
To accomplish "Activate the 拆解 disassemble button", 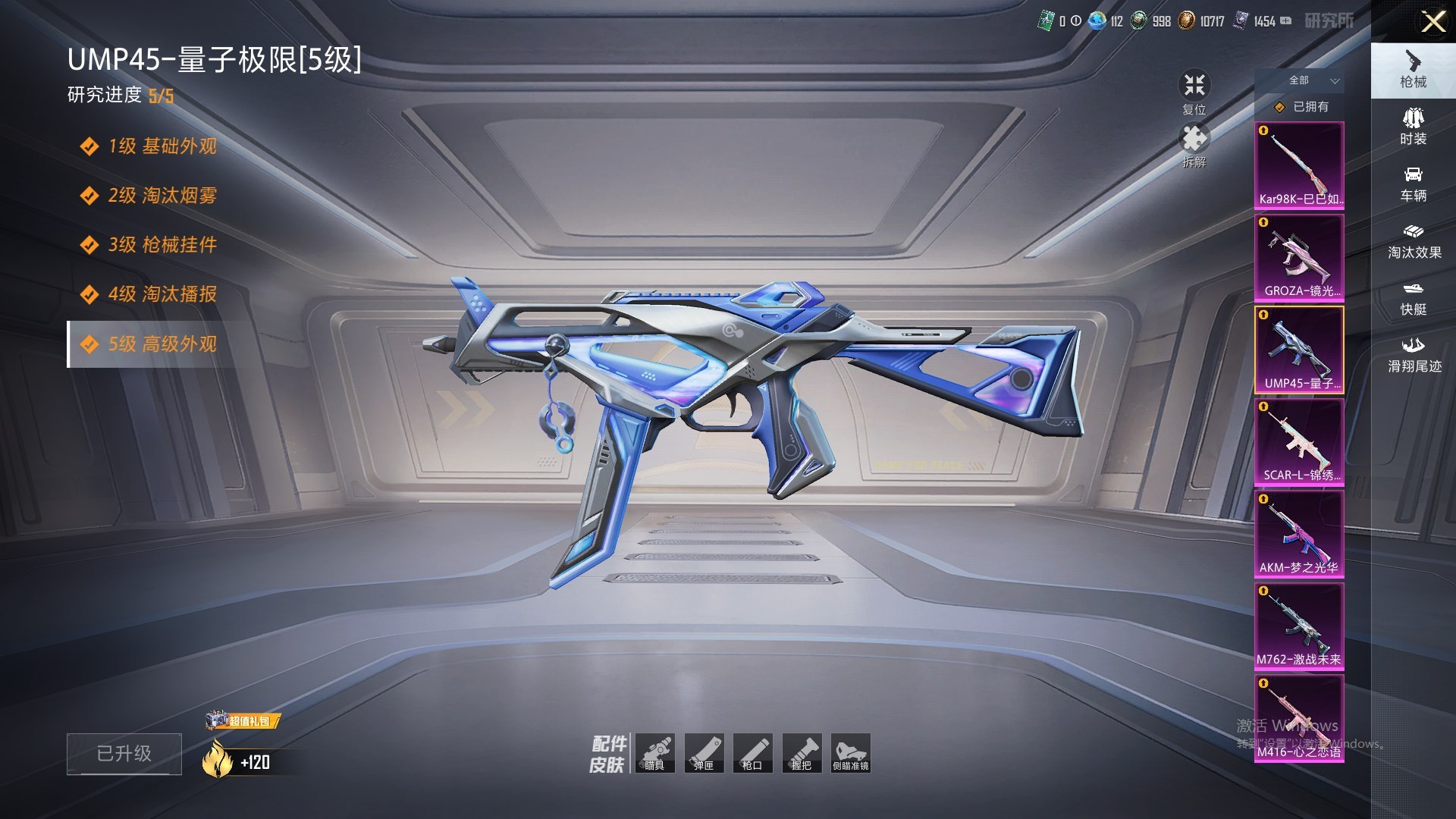I will point(1194,146).
